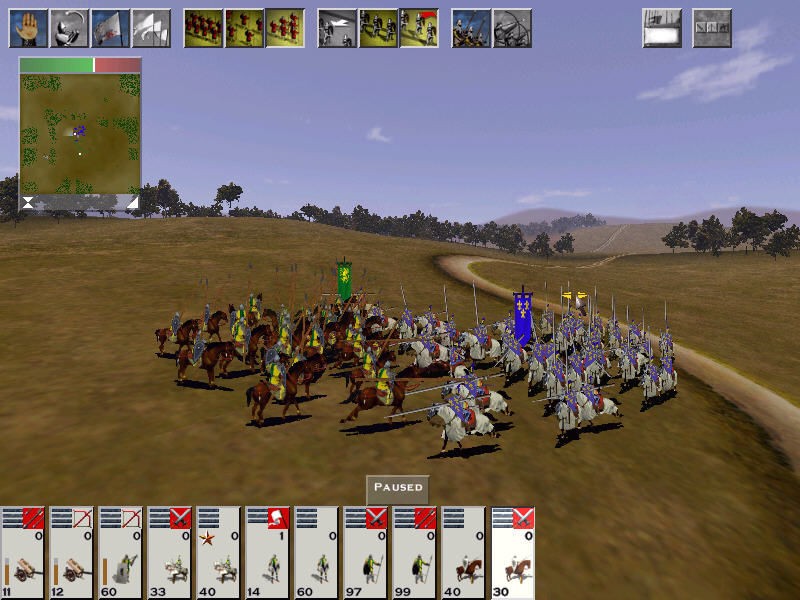Screen dimensions: 800x600
Task: Choose the archer with bow order icon
Action: 512,28
